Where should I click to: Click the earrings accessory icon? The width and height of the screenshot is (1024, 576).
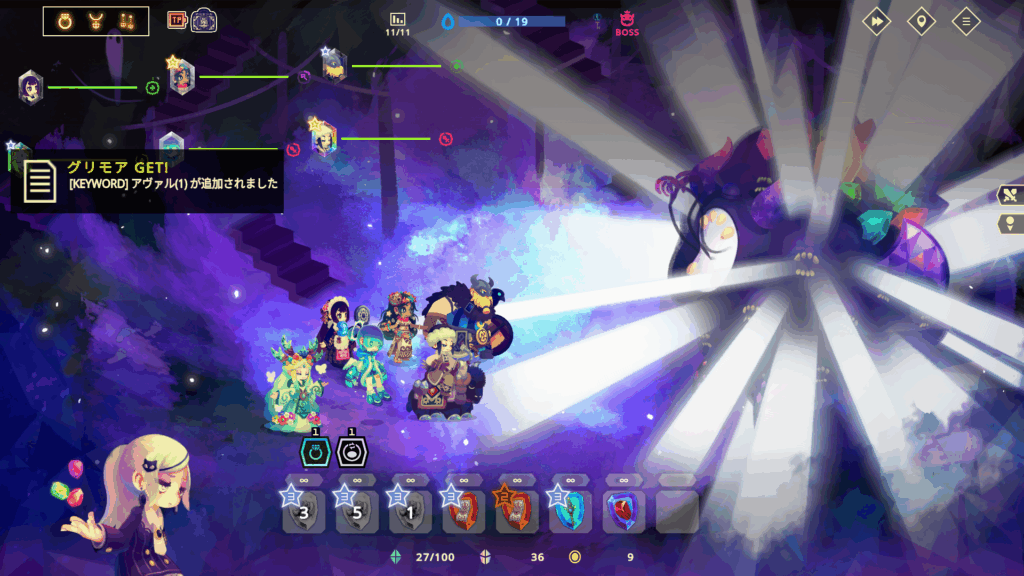(x=126, y=20)
